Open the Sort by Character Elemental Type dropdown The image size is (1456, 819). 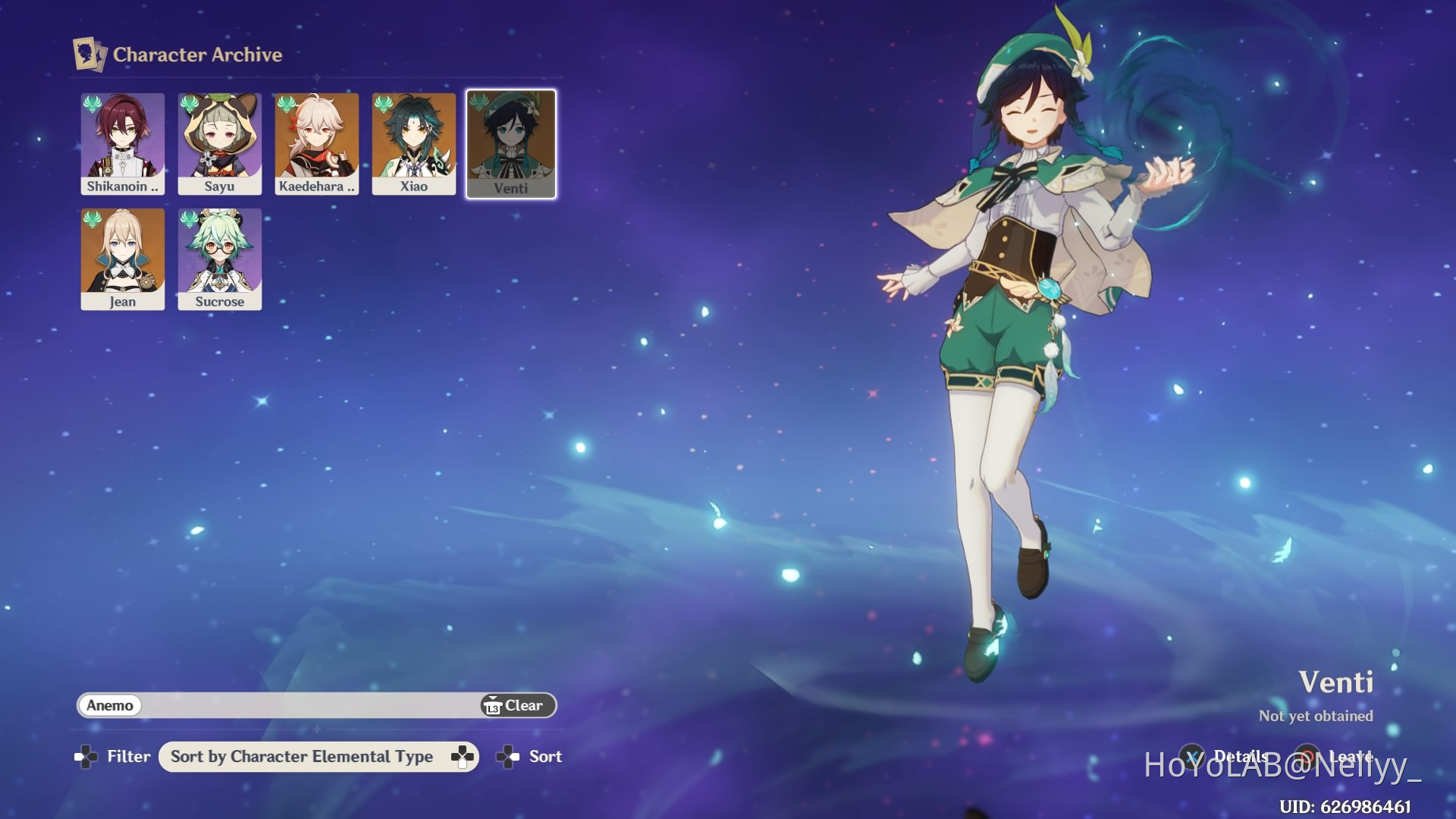click(318, 757)
